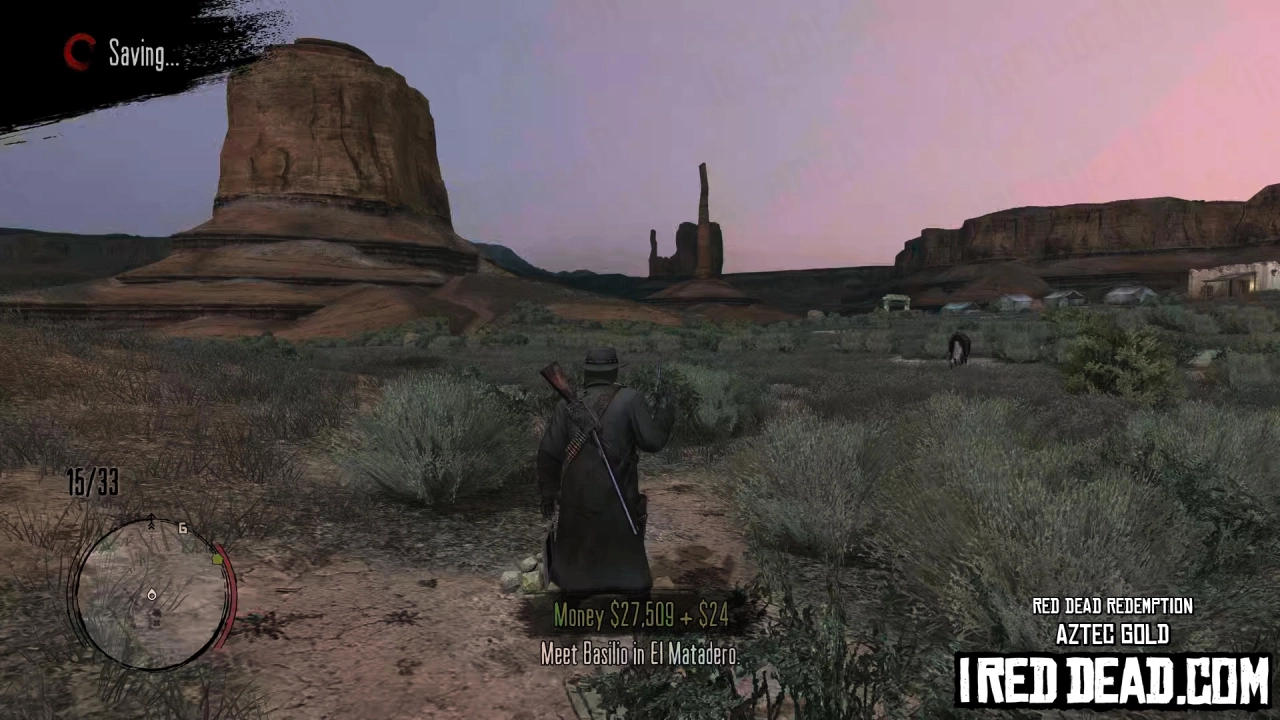
Task: Click the Saving... text label
Action: point(143,55)
